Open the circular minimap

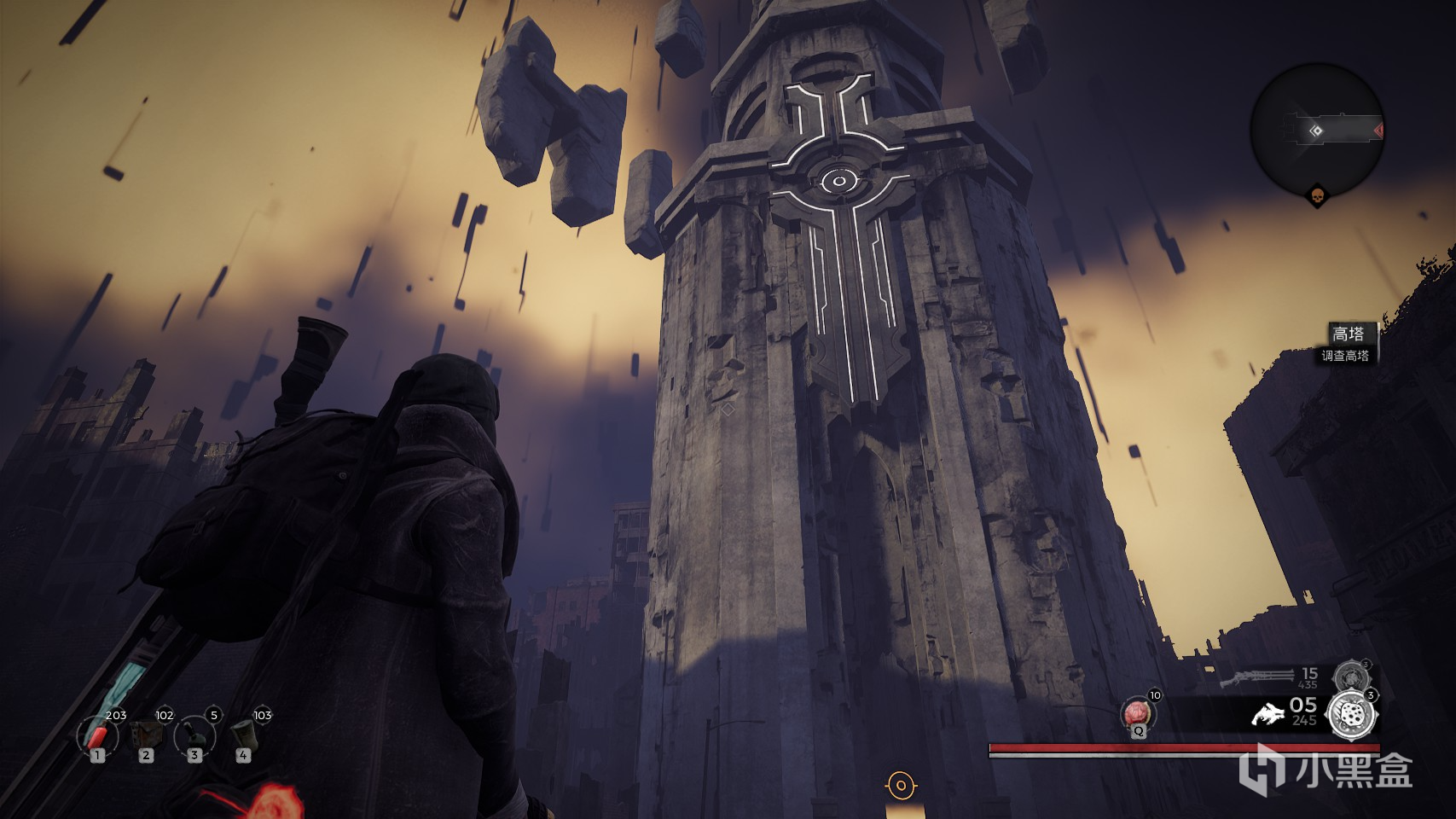(x=1317, y=130)
